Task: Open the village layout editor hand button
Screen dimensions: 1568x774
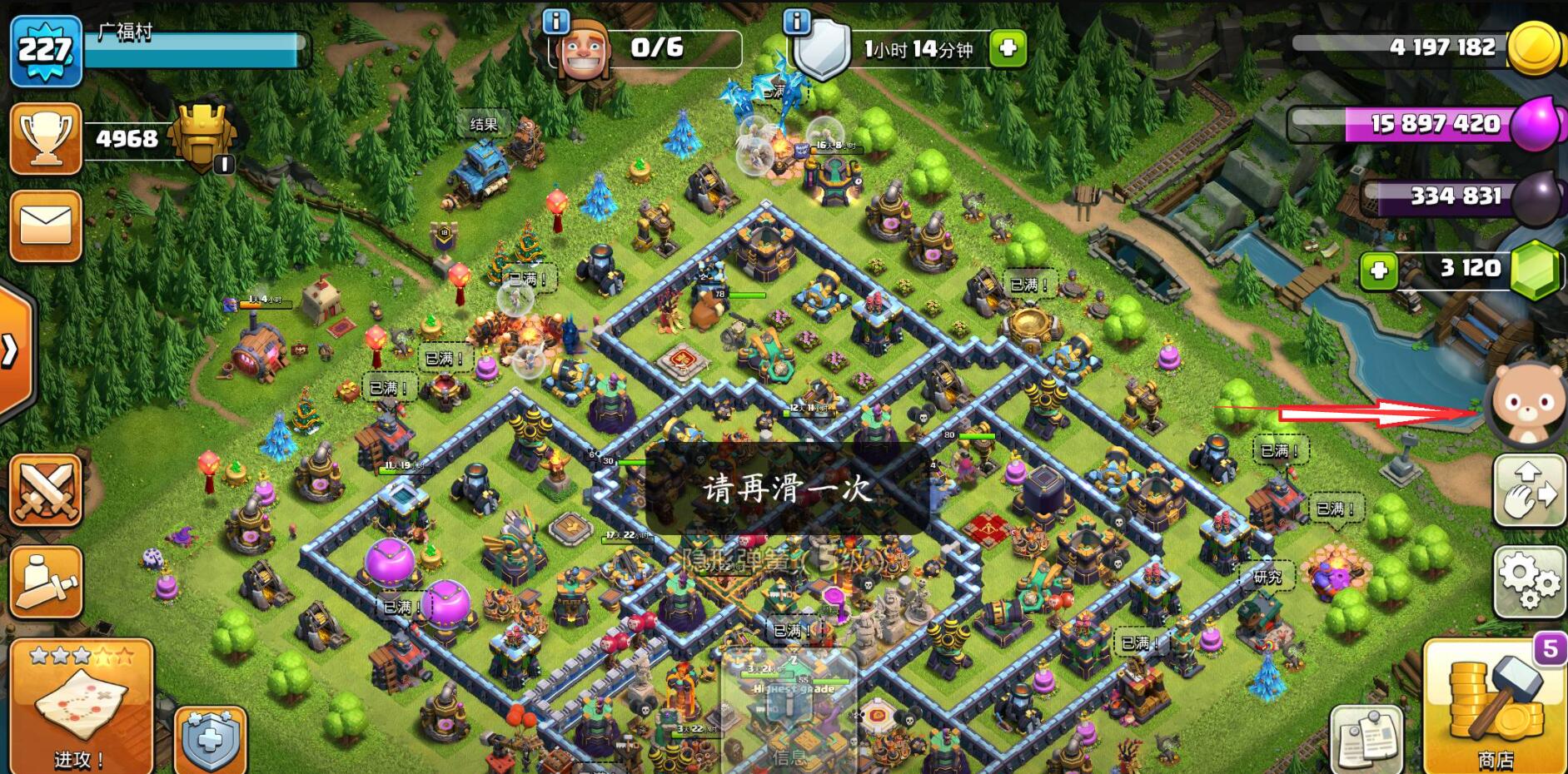Action: [1530, 491]
